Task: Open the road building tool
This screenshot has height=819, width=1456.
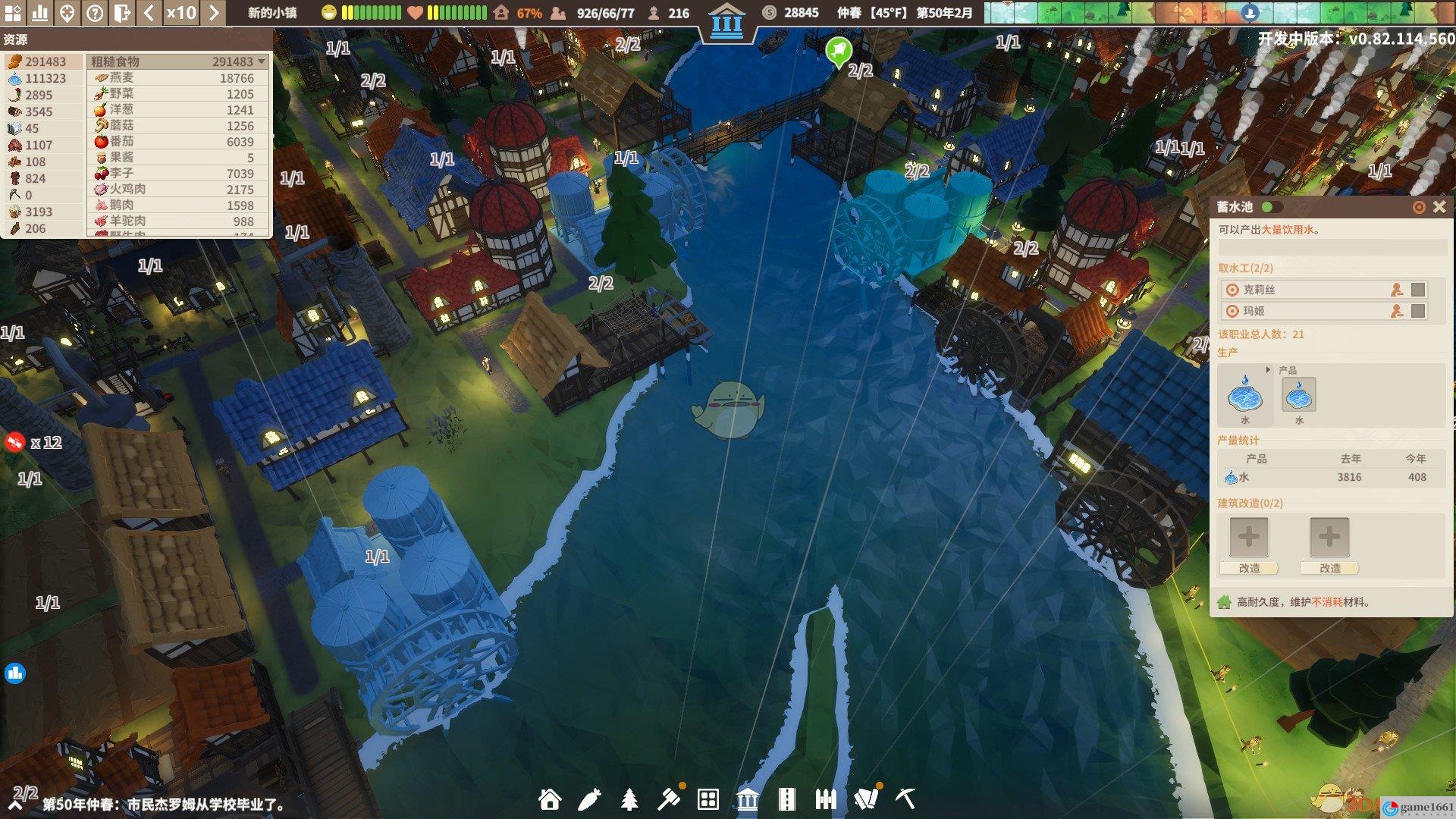Action: (787, 799)
